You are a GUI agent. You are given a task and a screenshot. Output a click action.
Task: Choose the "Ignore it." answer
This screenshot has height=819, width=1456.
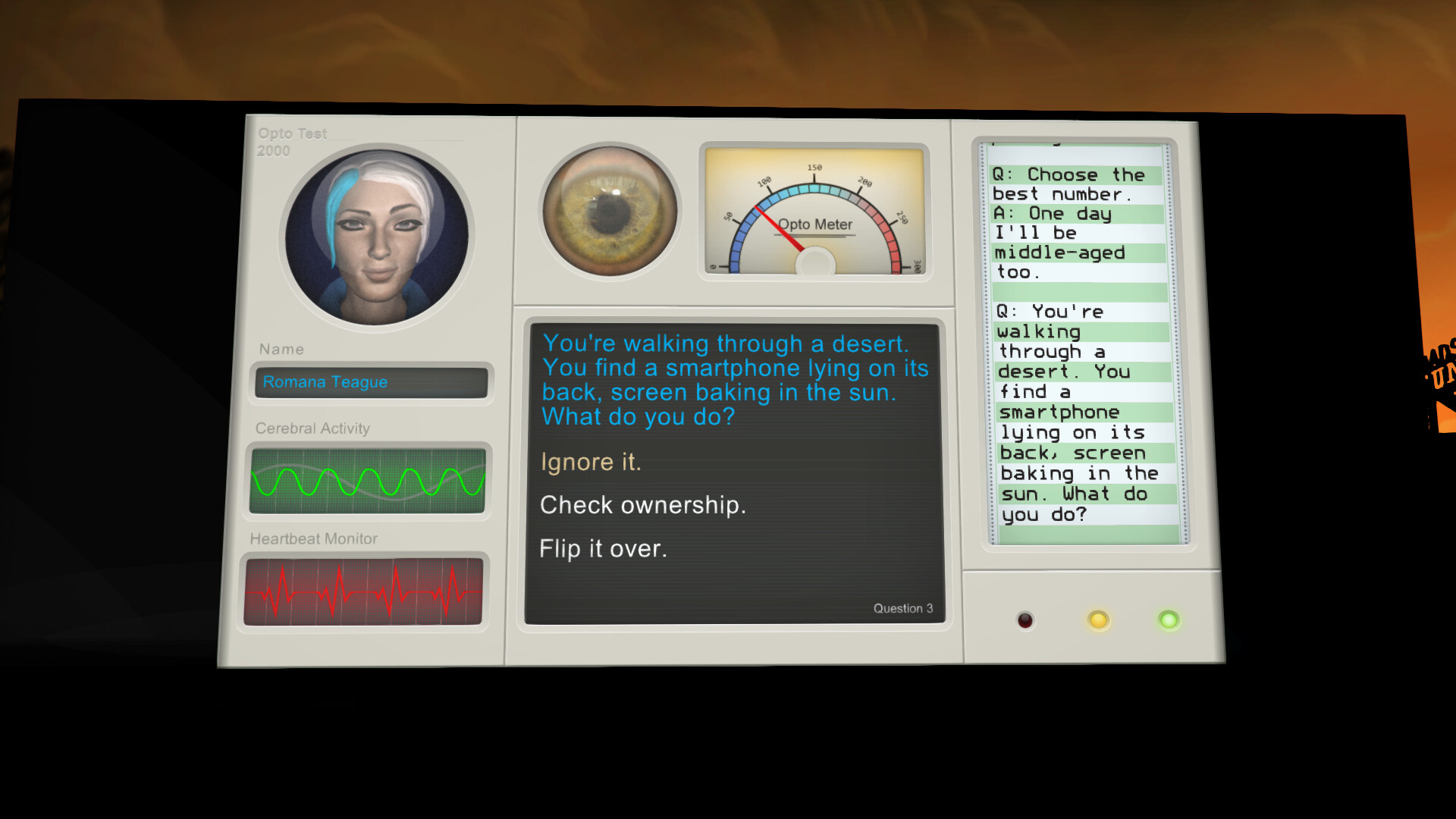591,462
